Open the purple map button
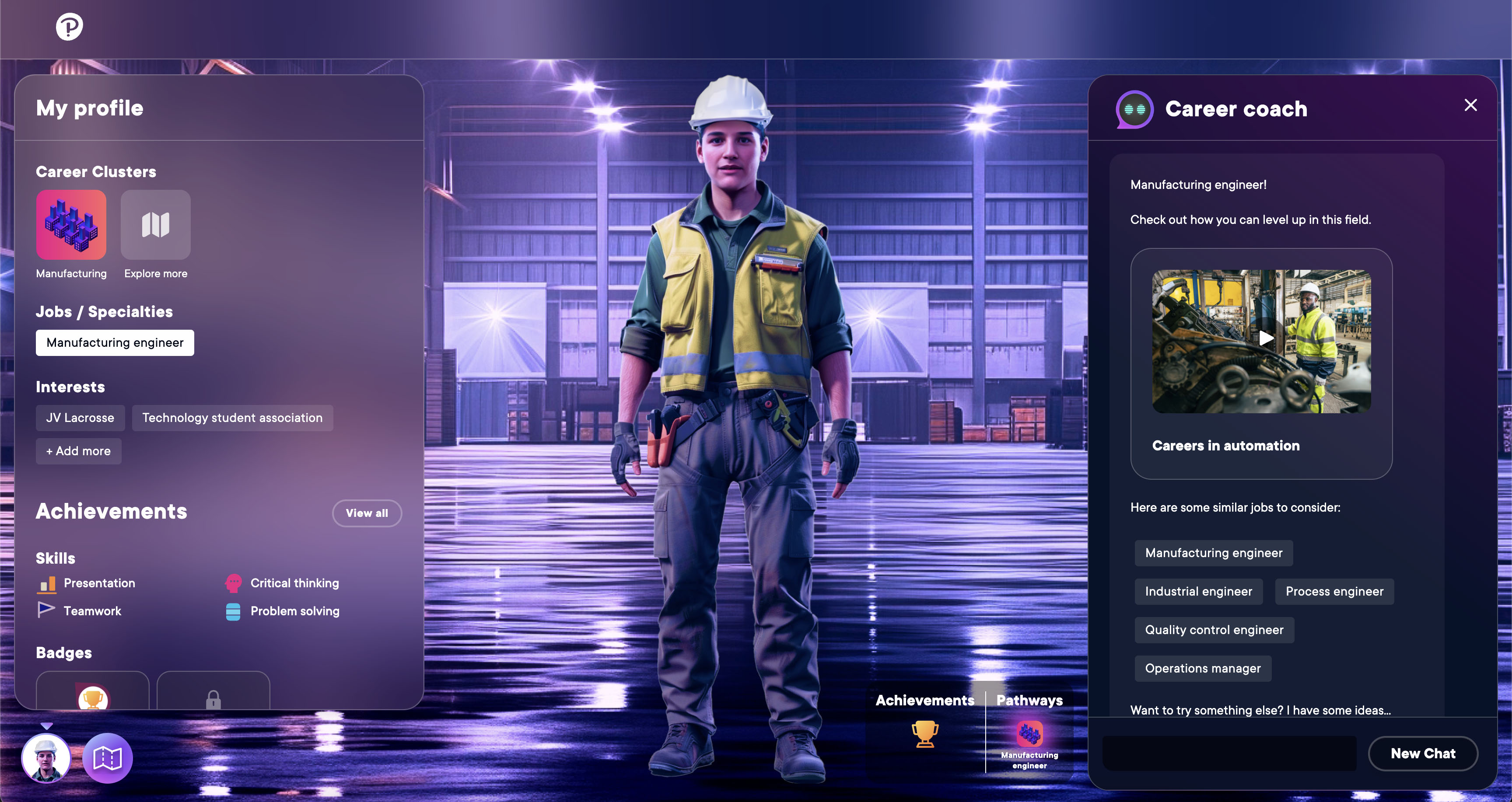The height and width of the screenshot is (802, 1512). point(108,758)
